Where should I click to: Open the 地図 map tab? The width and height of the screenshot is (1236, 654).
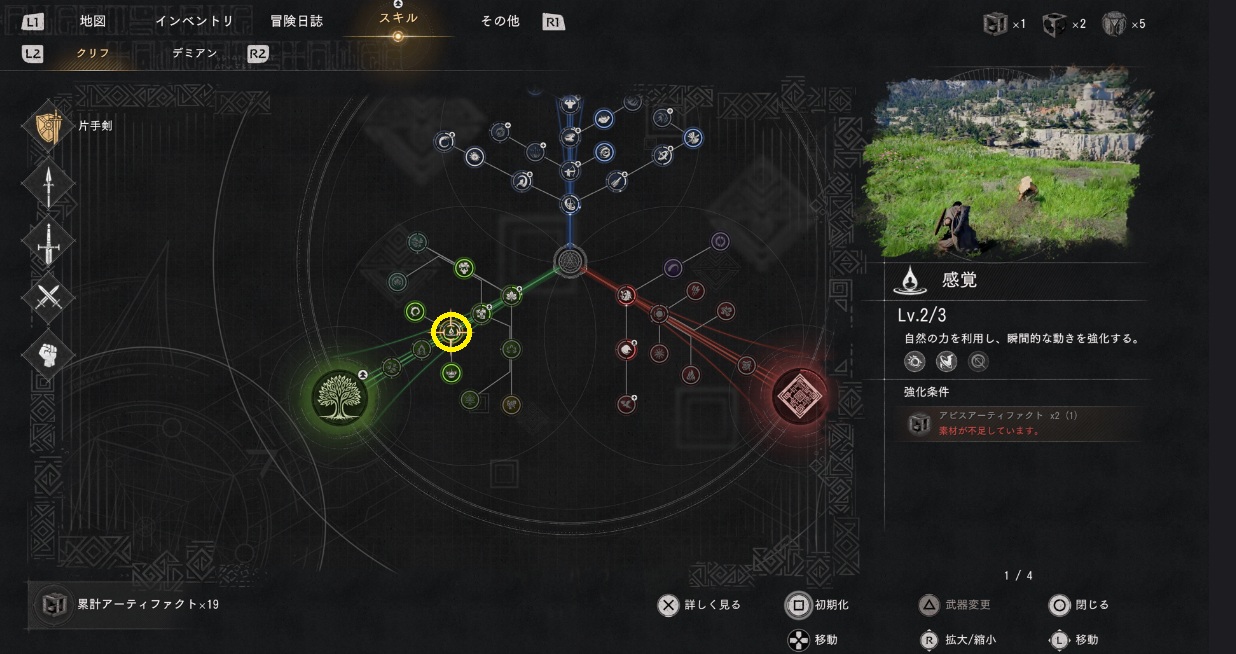pyautogui.click(x=92, y=21)
